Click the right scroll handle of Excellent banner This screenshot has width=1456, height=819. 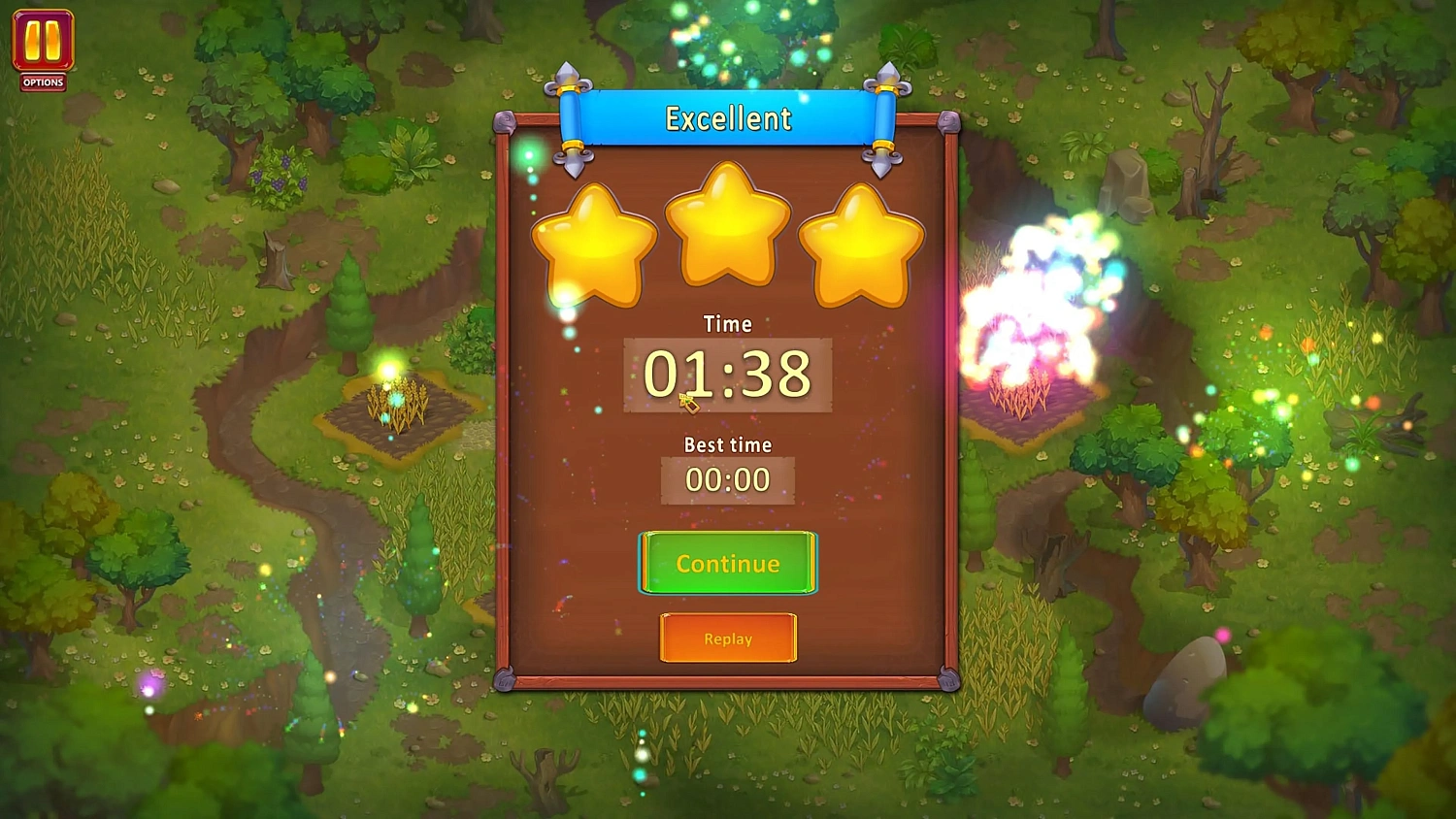(x=884, y=116)
